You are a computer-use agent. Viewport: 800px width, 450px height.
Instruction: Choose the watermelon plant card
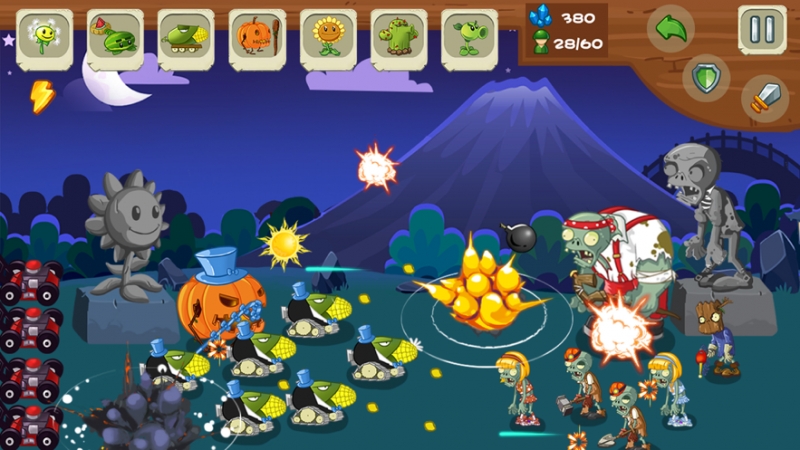pyautogui.click(x=115, y=39)
